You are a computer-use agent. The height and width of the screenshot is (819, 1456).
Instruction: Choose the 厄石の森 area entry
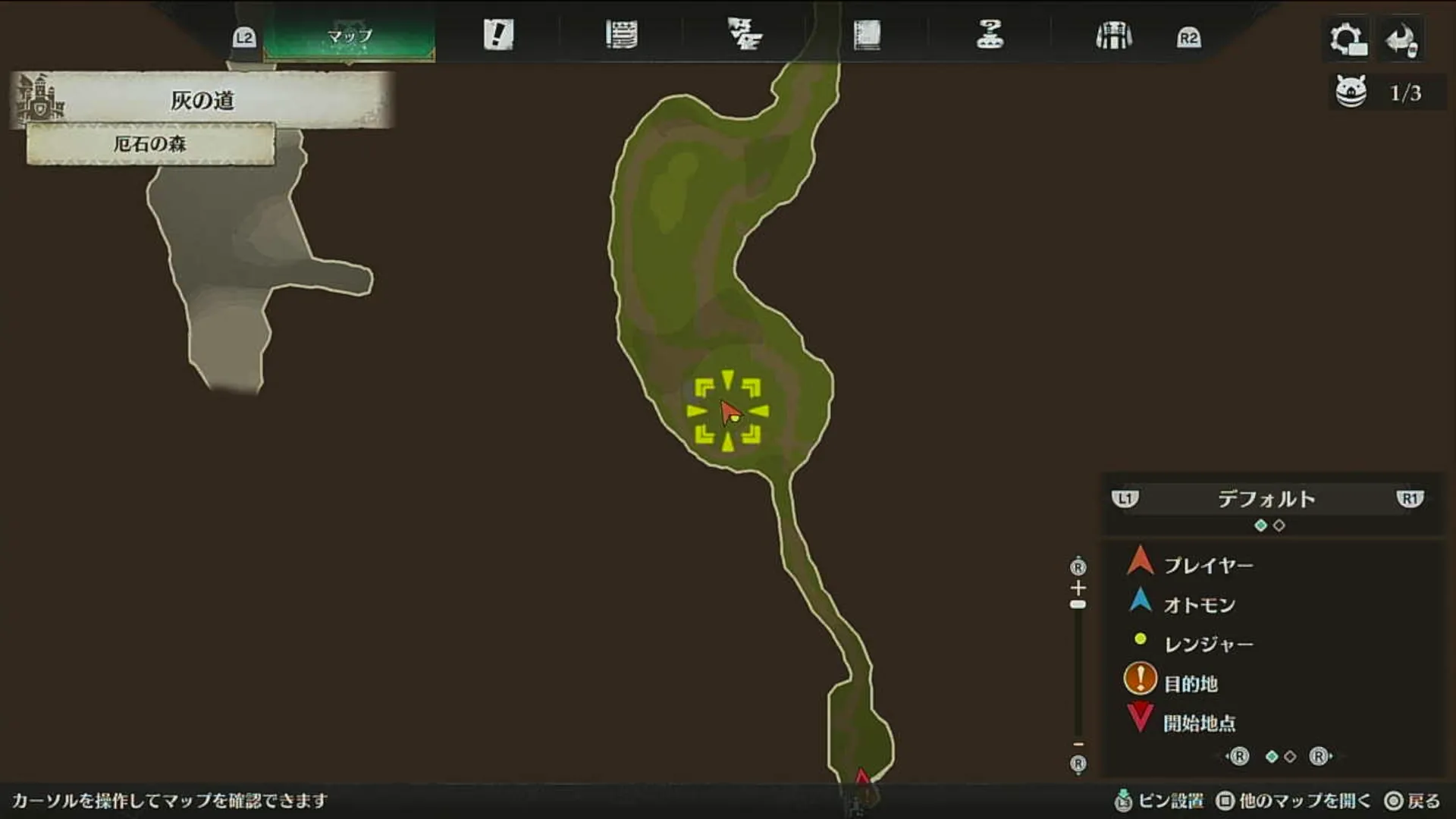150,144
